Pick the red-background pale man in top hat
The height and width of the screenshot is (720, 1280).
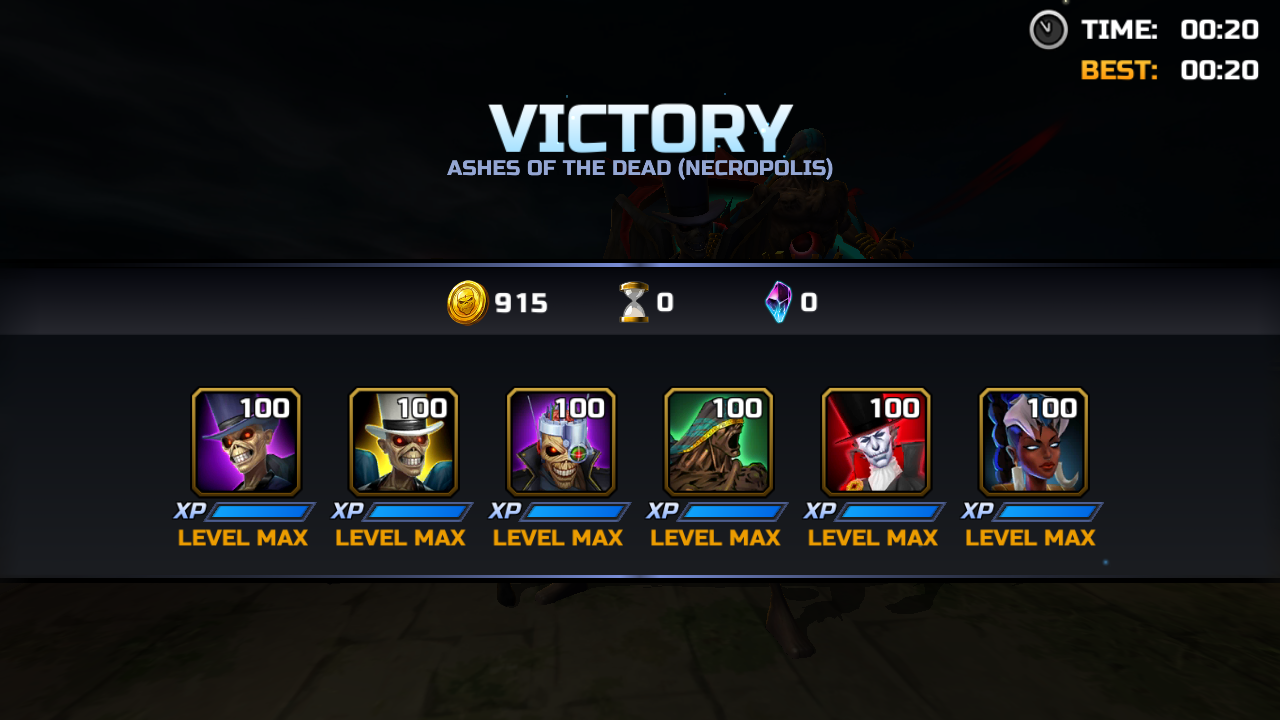876,442
